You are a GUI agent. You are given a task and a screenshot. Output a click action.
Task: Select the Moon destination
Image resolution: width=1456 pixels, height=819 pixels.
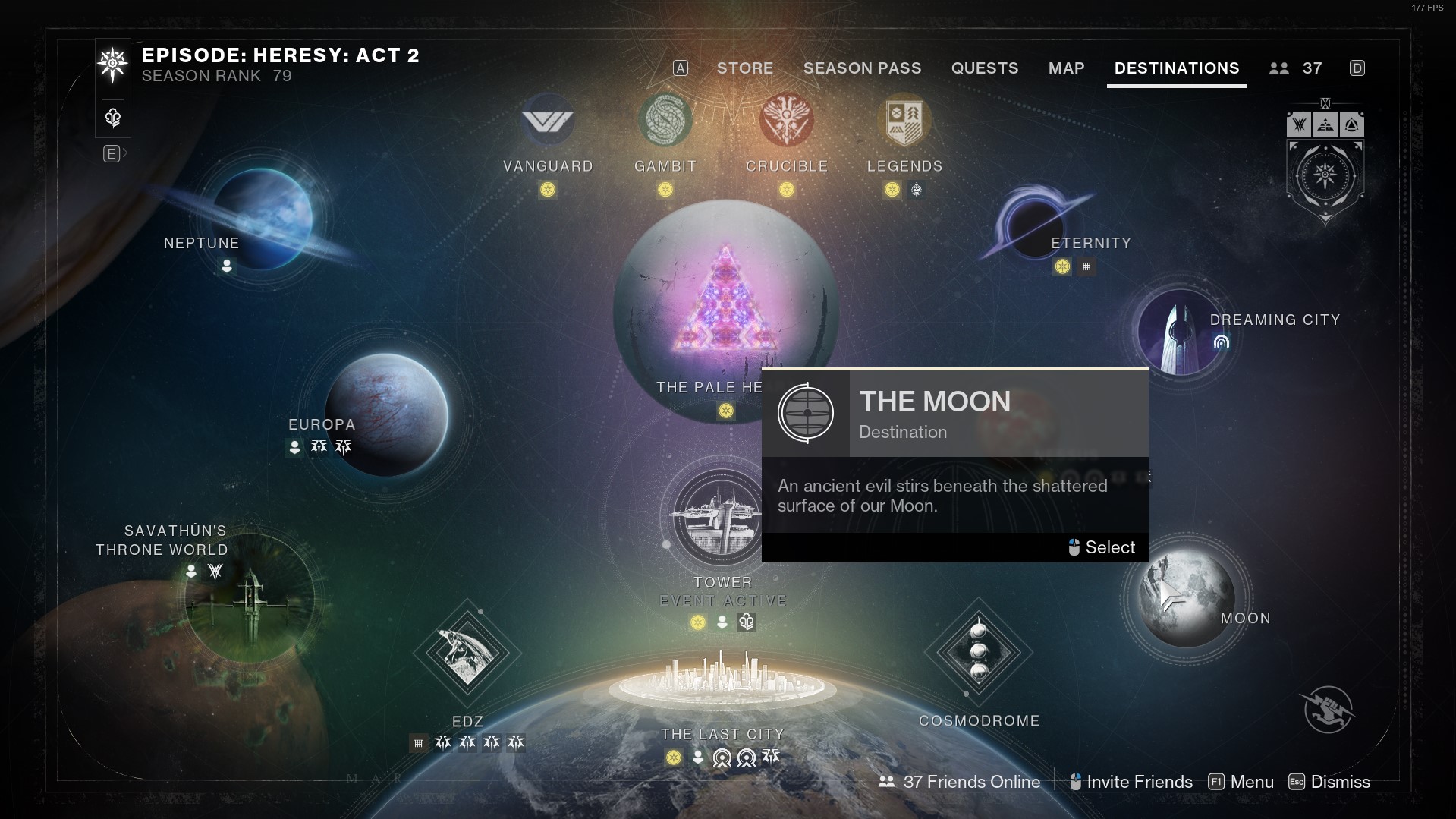(x=1185, y=597)
